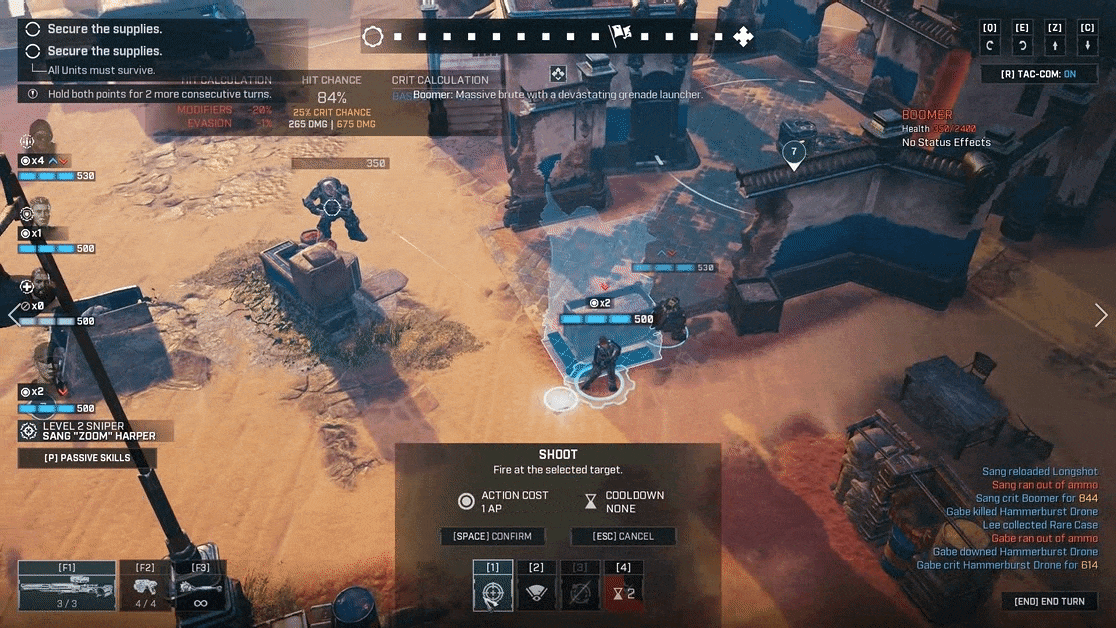Image resolution: width=1116 pixels, height=628 pixels.
Task: Cycle to previous target with left arrow
Action: (13, 315)
